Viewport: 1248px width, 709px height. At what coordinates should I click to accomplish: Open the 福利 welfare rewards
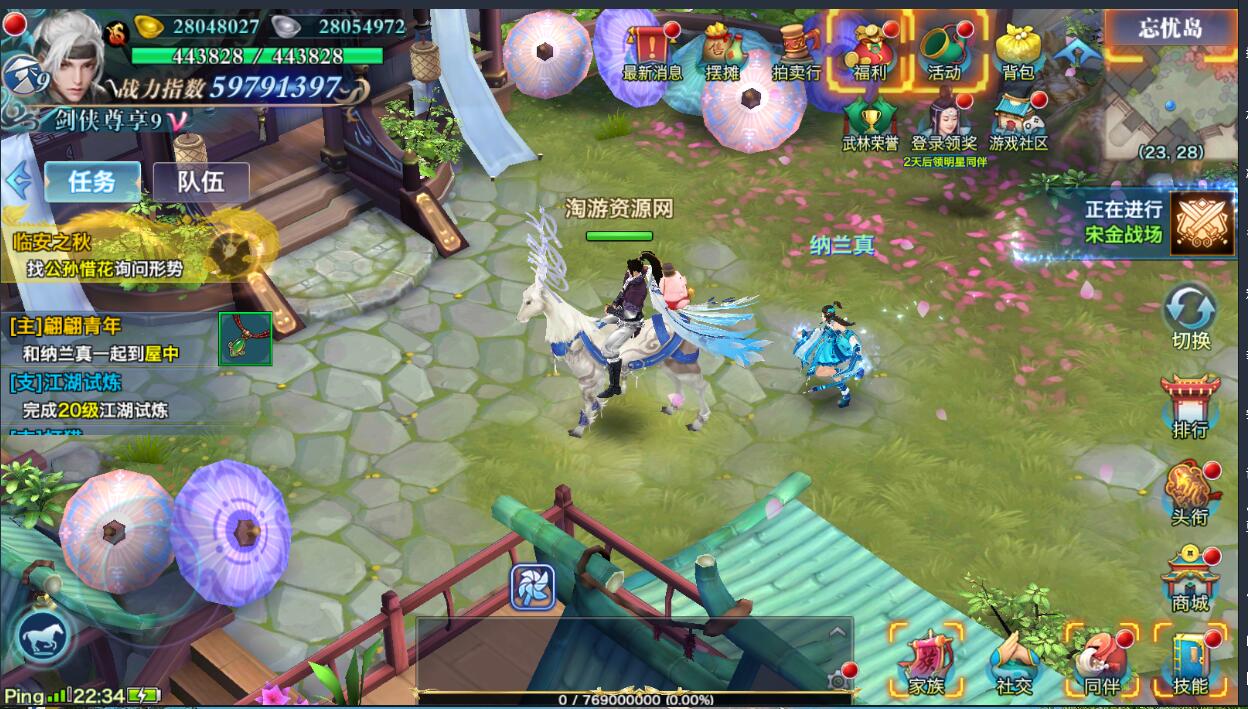[x=869, y=50]
